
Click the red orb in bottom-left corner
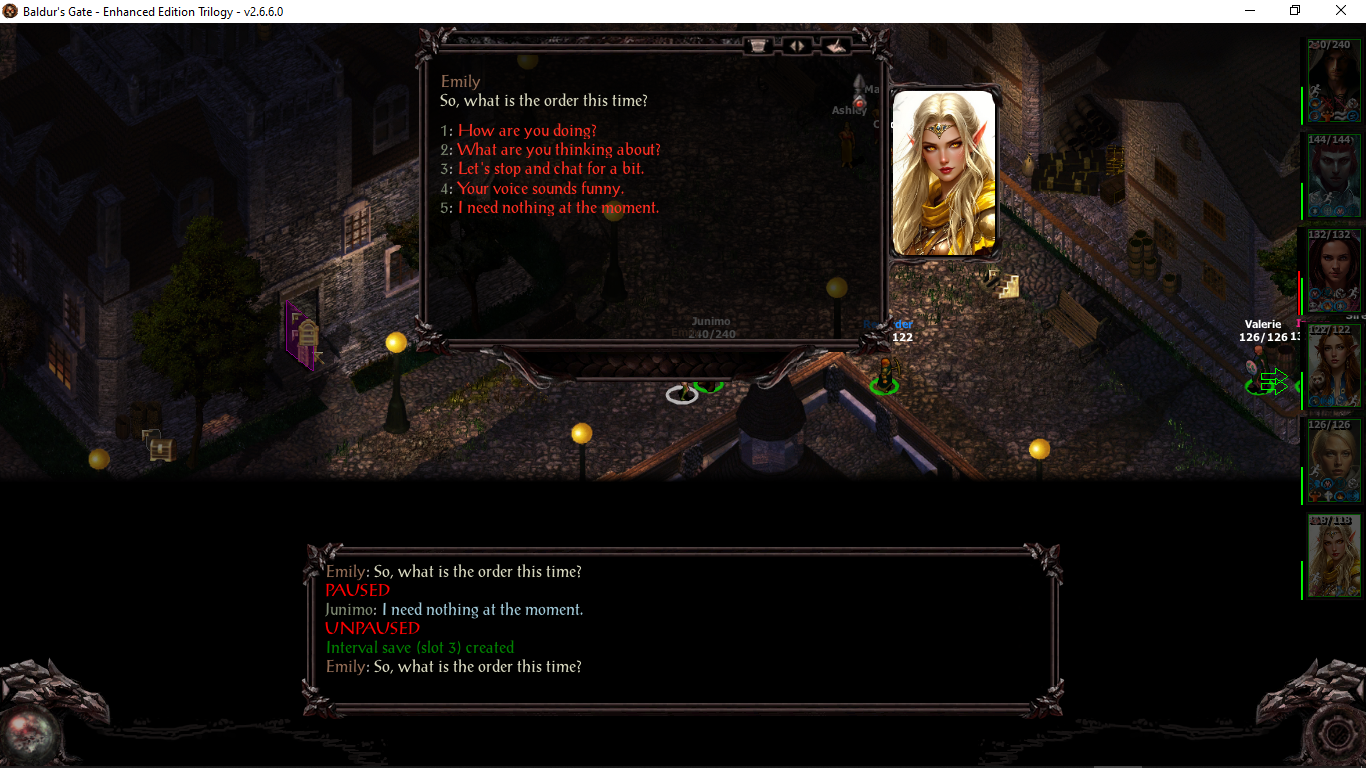(x=28, y=732)
